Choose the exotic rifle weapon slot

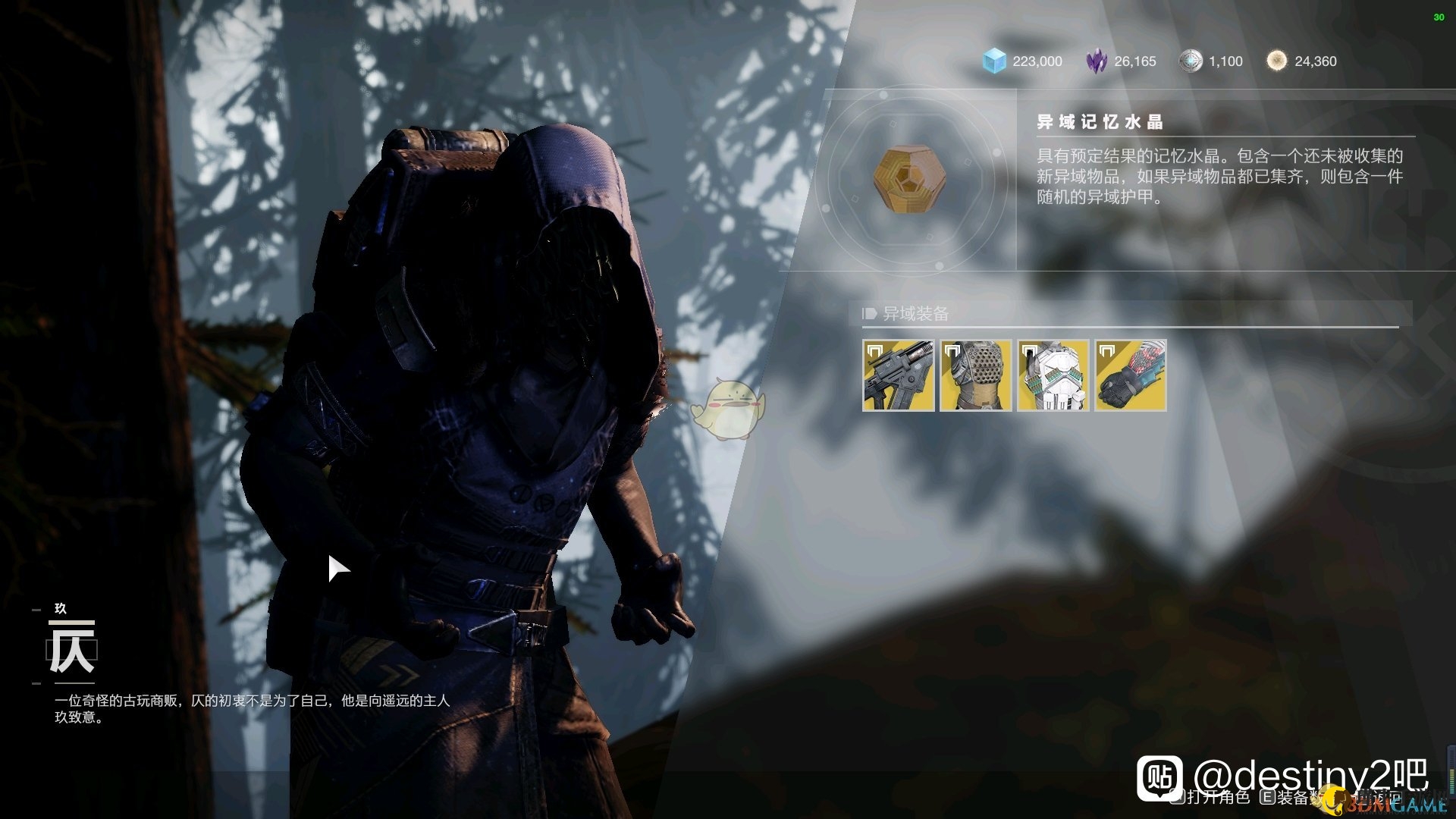899,375
